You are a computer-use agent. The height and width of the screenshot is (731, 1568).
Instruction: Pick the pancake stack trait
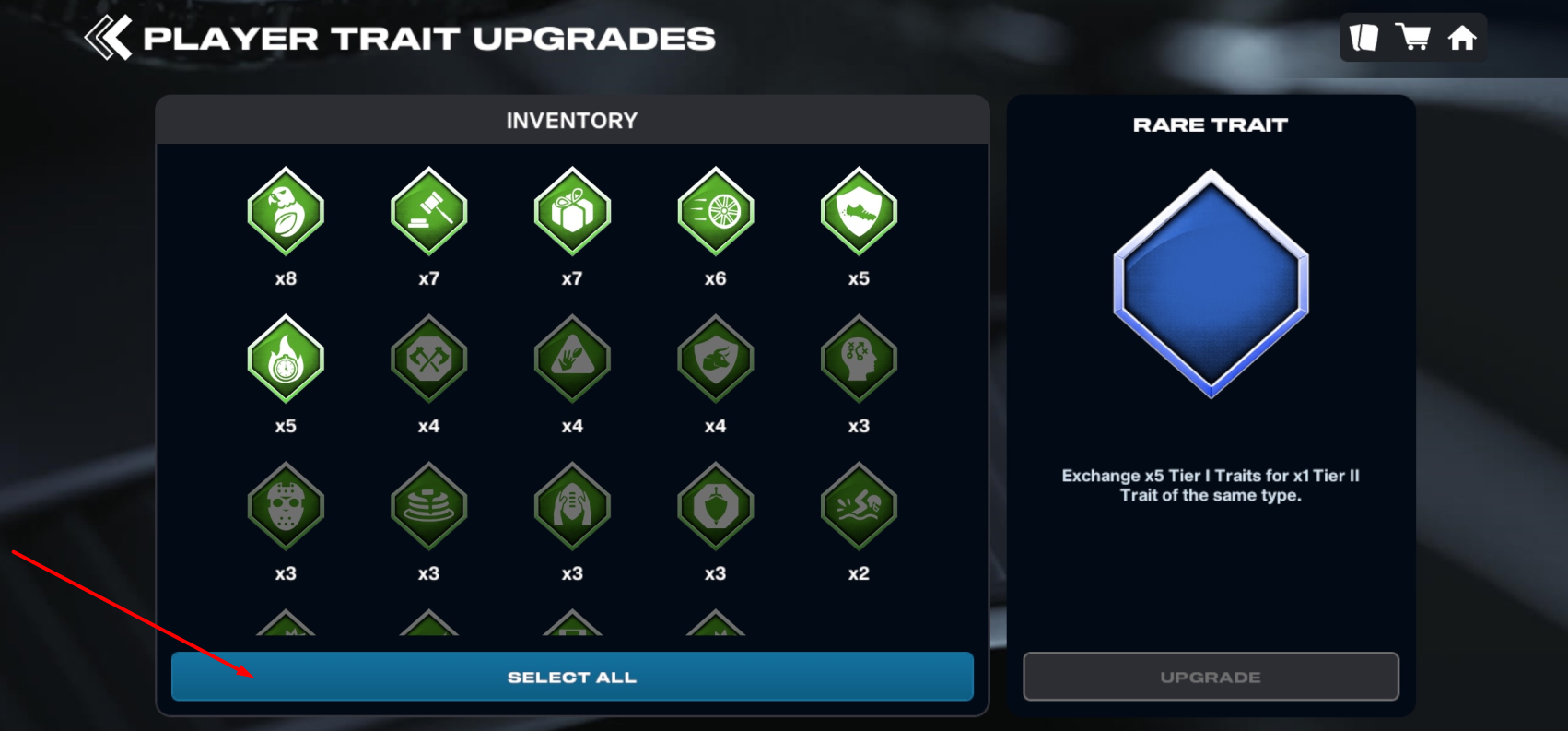[x=429, y=506]
